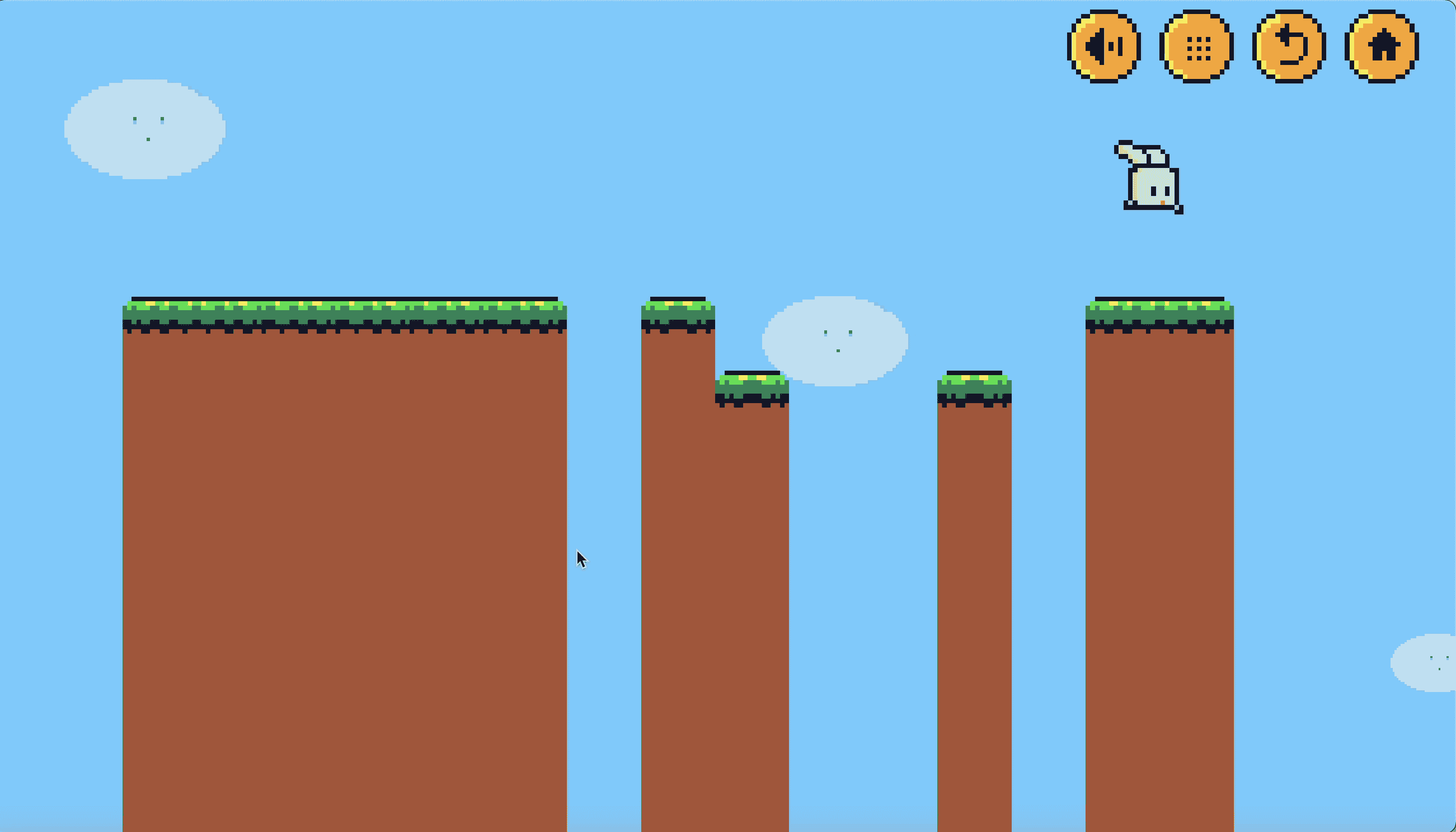Toggle the sound speaker button
The width and height of the screenshot is (1456, 832).
pyautogui.click(x=1103, y=46)
